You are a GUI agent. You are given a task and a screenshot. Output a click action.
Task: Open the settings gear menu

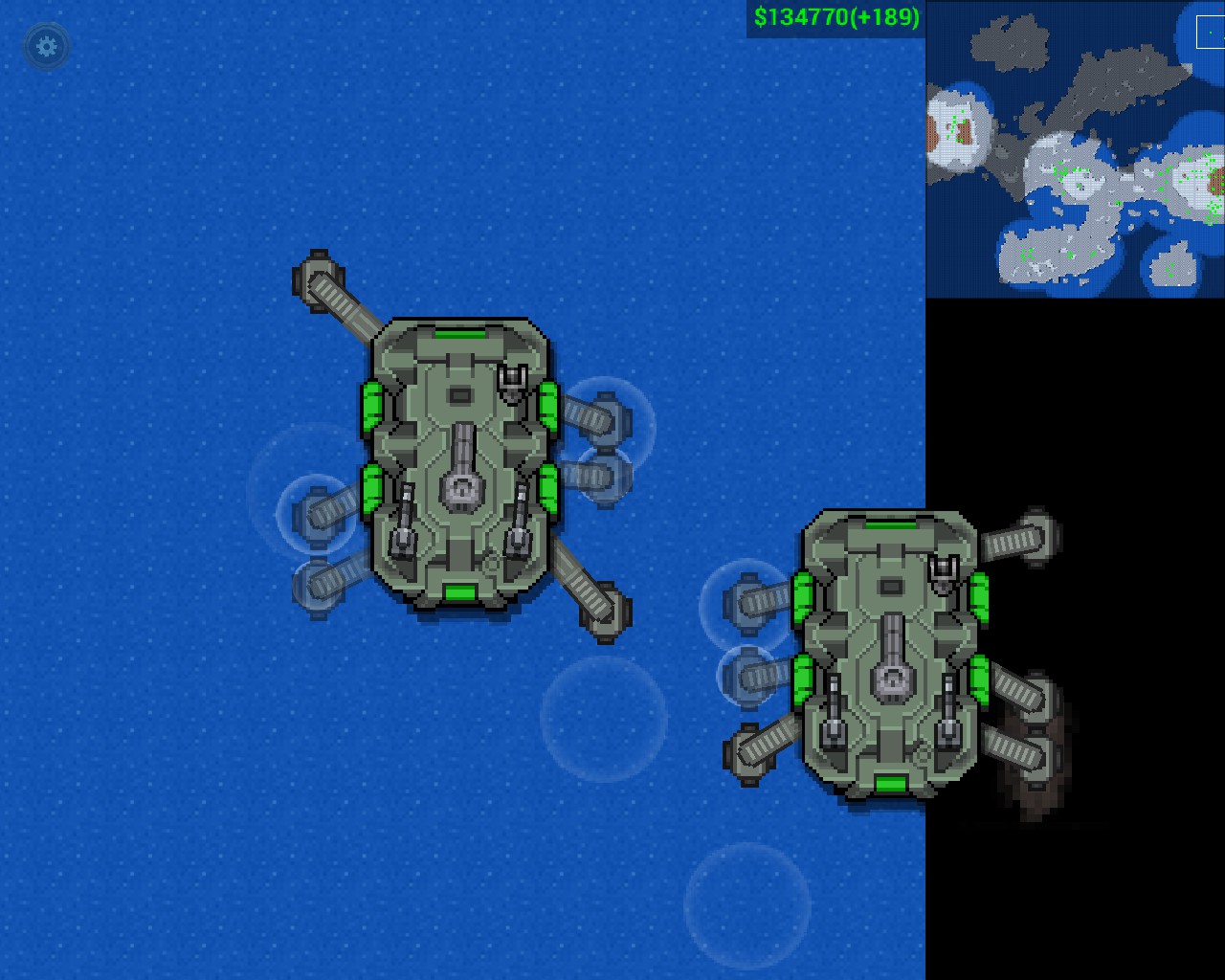pos(46,48)
